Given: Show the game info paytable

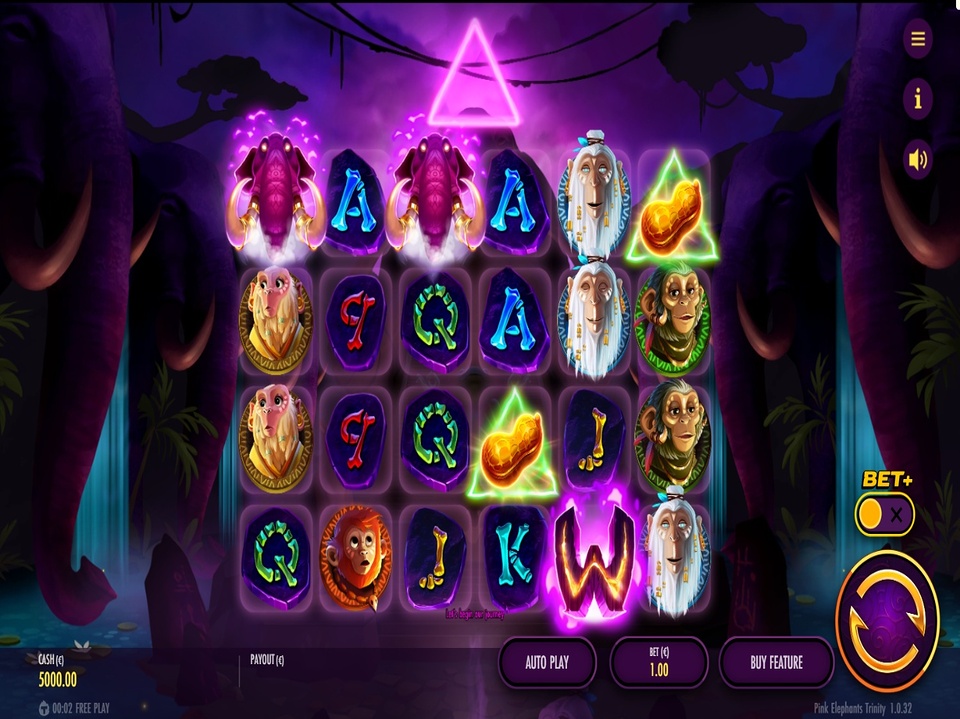Looking at the screenshot, I should click(917, 98).
